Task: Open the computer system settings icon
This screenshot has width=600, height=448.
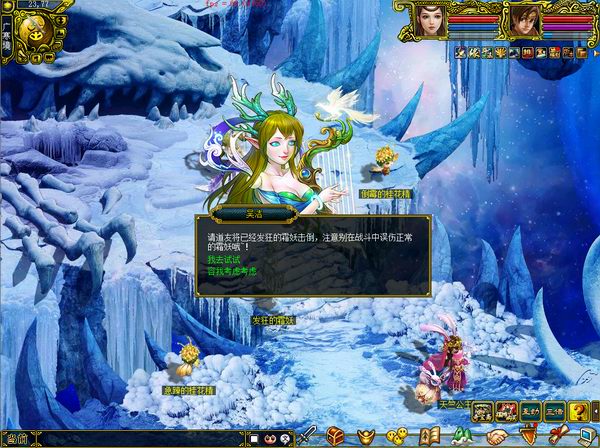Action: tap(586, 436)
